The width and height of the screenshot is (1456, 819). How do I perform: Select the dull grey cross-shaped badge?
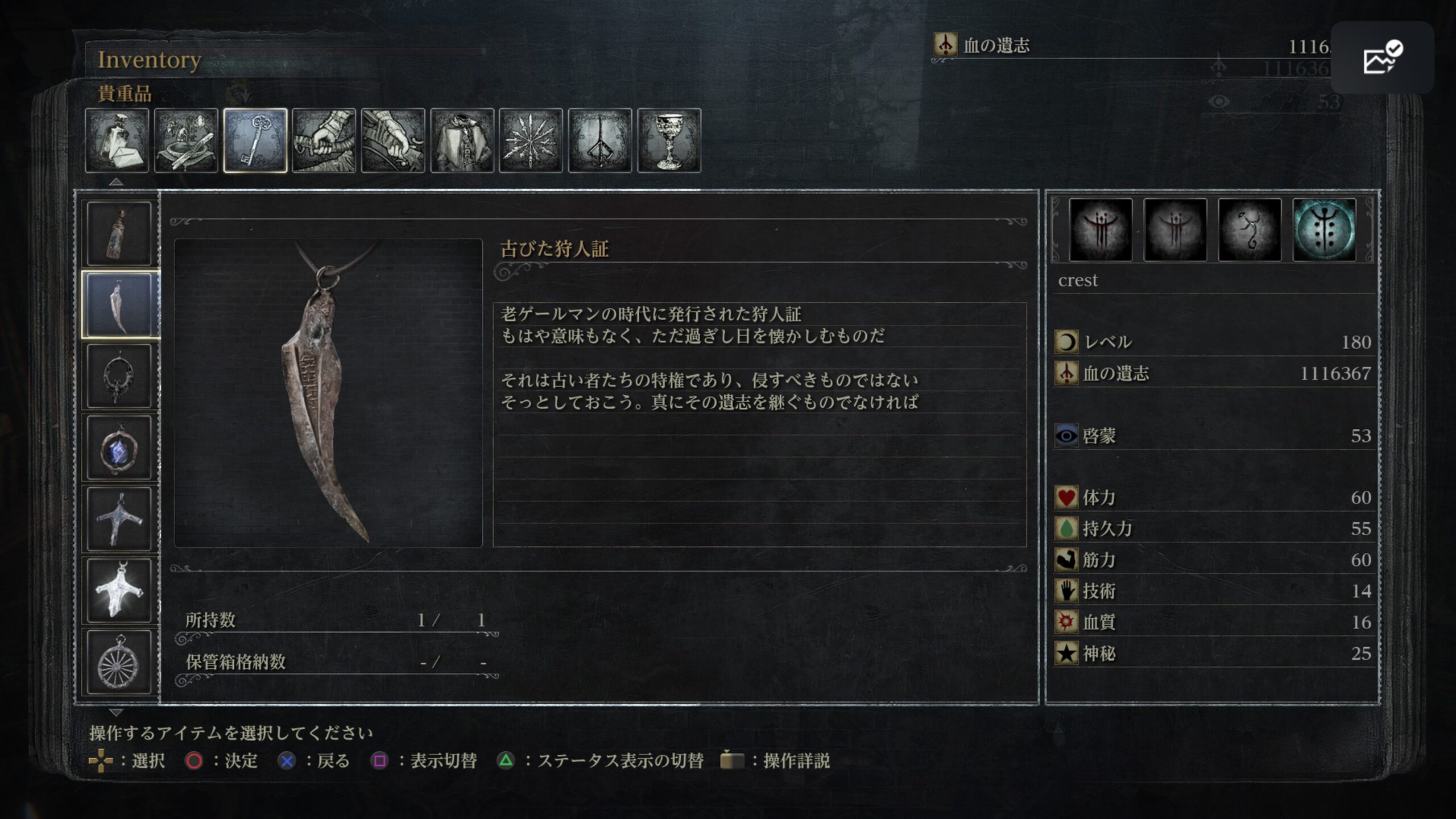(x=119, y=519)
